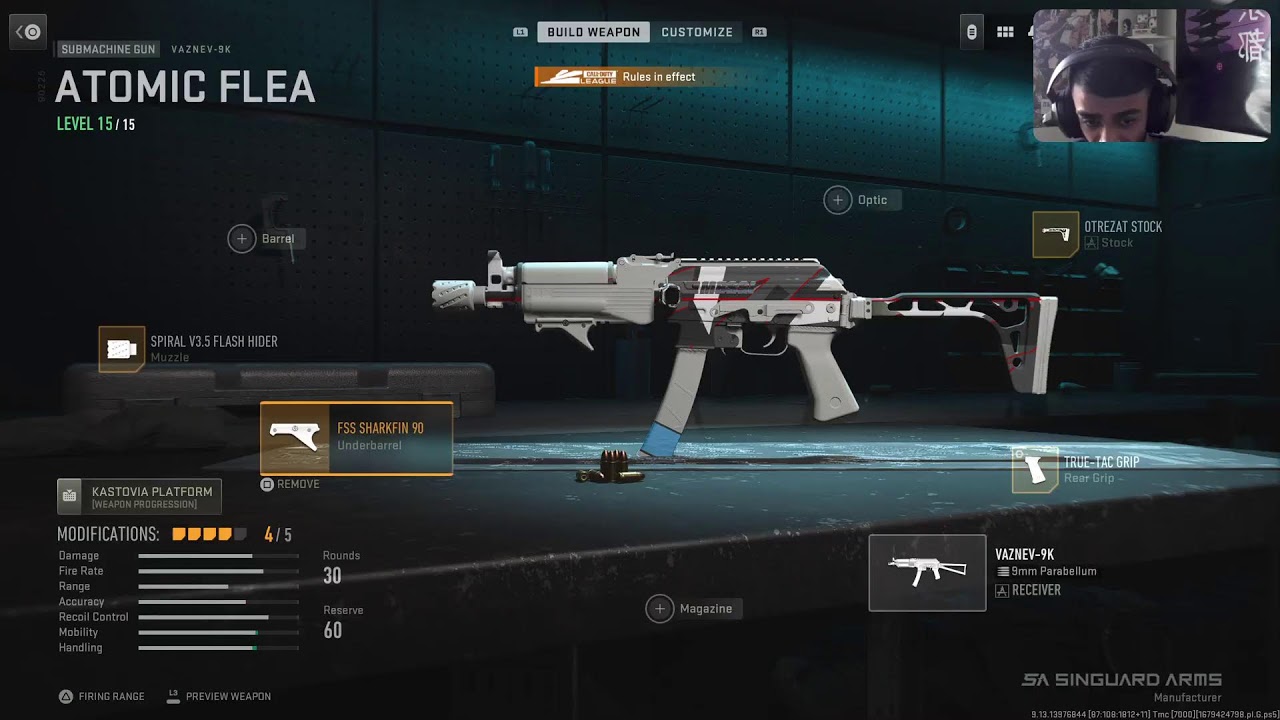1280x720 pixels.
Task: Go back using the top-left back arrow
Action: tap(28, 32)
